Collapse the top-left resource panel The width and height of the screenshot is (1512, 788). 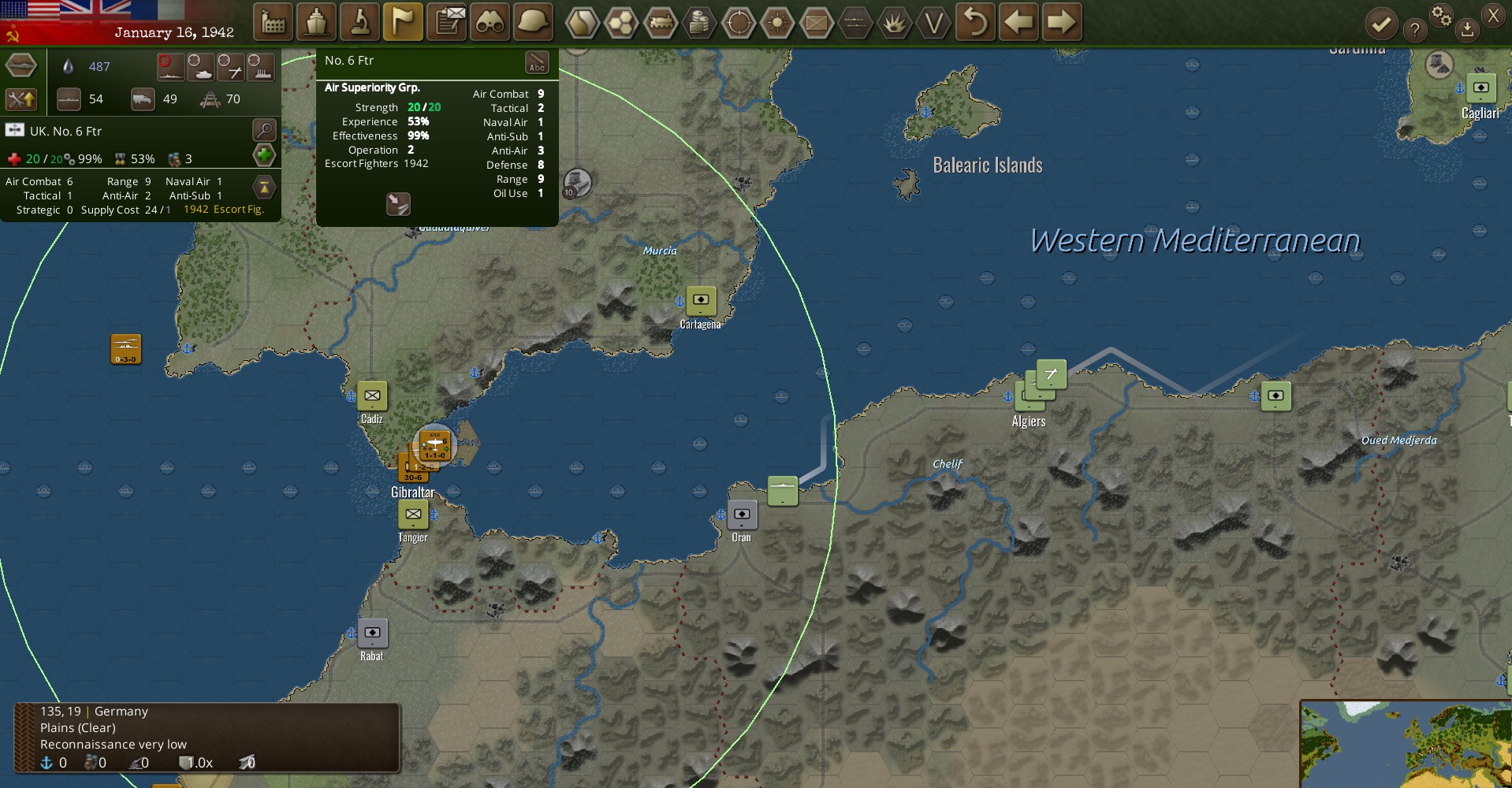coord(22,65)
